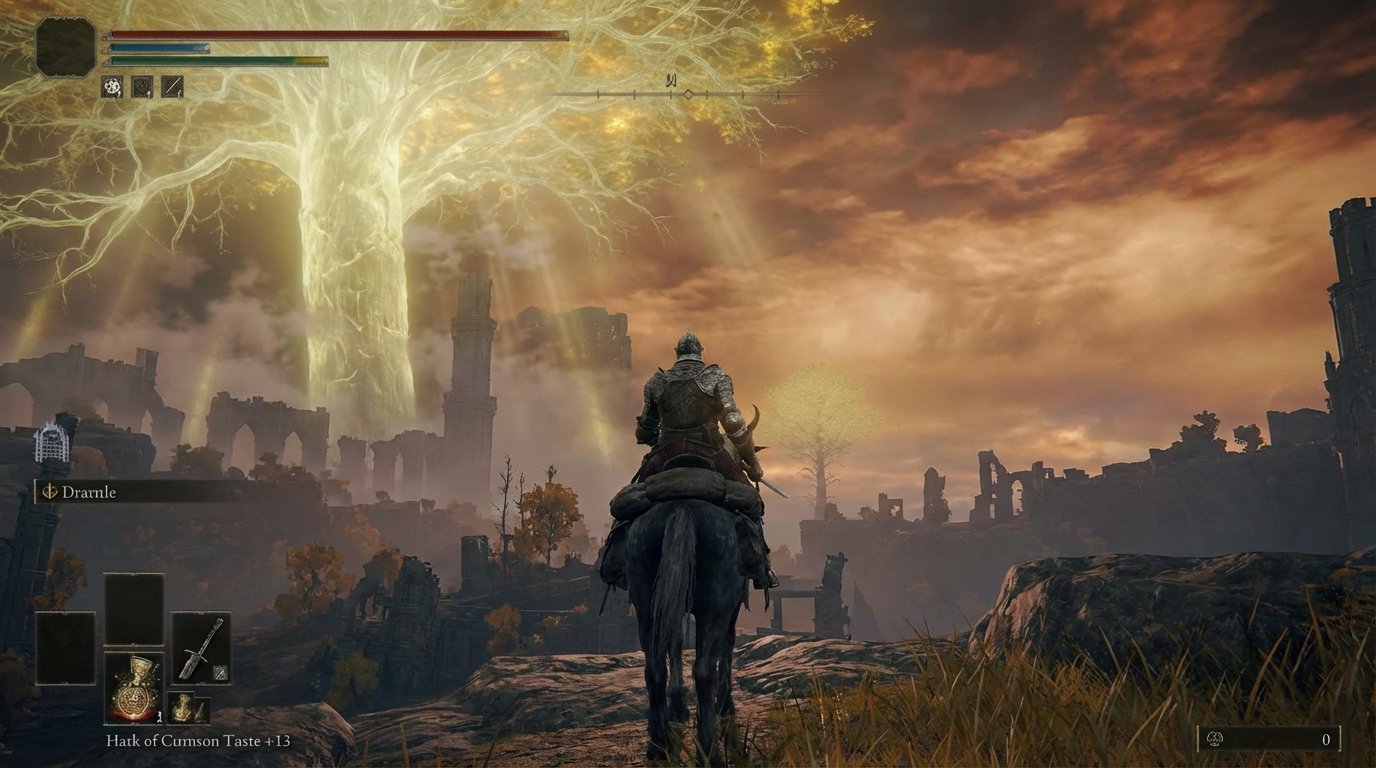Click the flask quantity number 1
1376x768 pixels.
pos(159,717)
